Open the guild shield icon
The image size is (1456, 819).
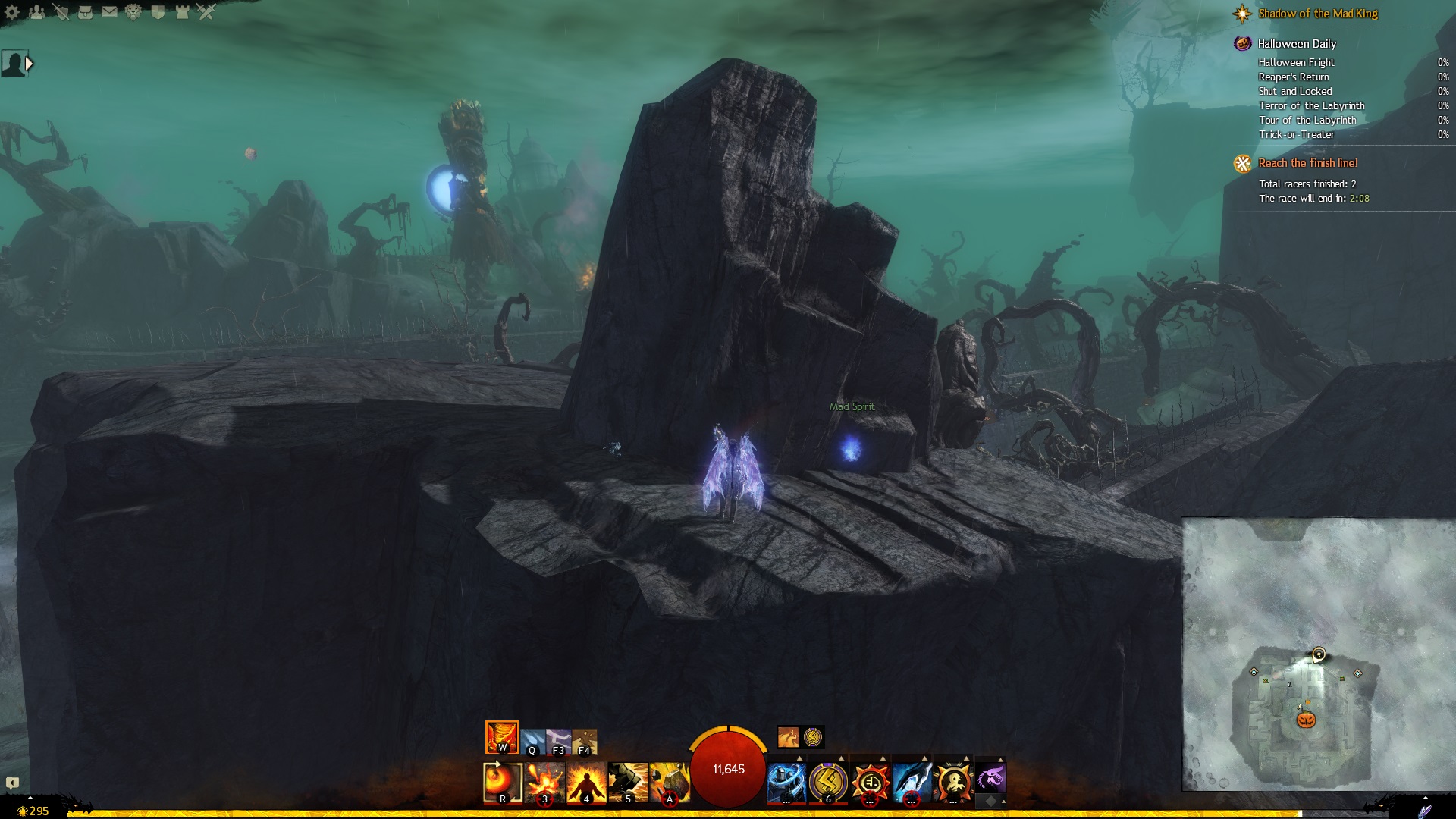coord(158,12)
